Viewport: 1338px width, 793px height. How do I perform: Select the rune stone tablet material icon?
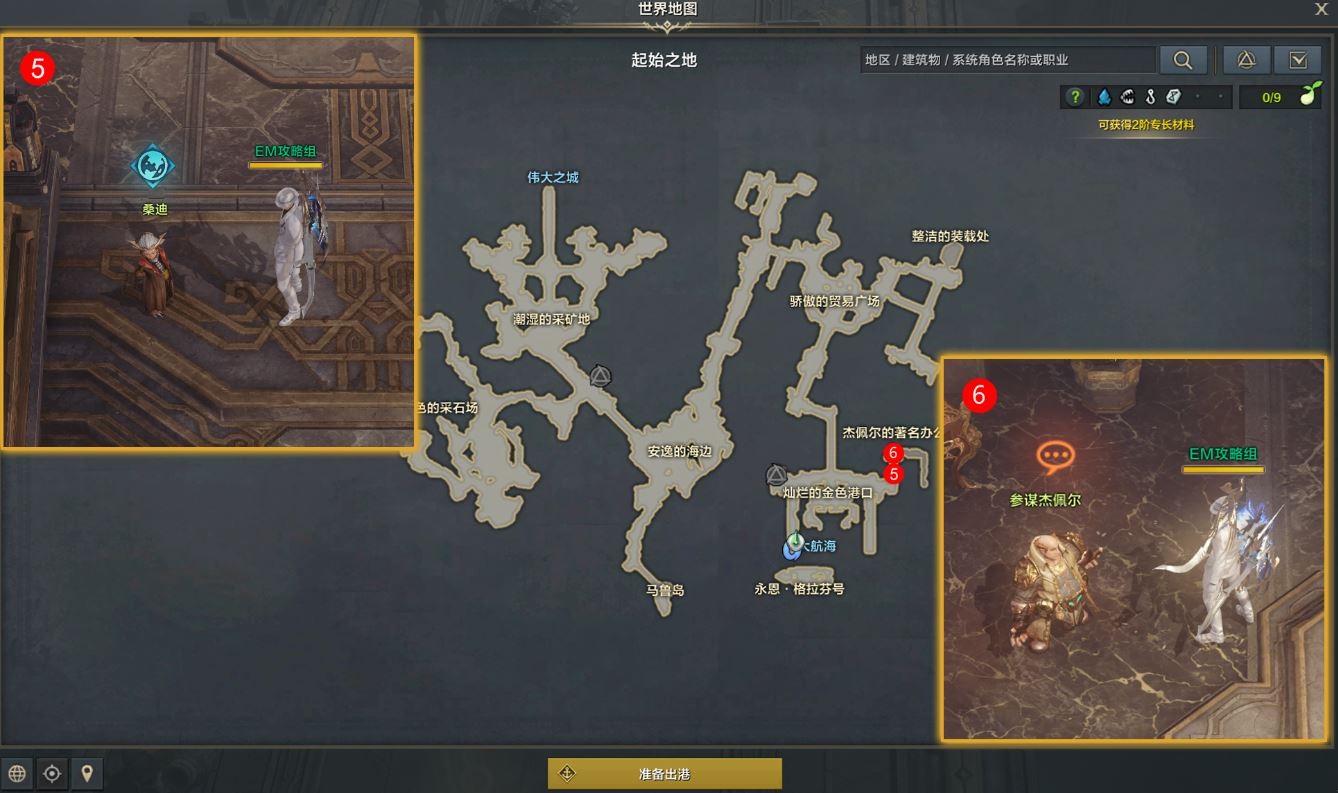1174,97
